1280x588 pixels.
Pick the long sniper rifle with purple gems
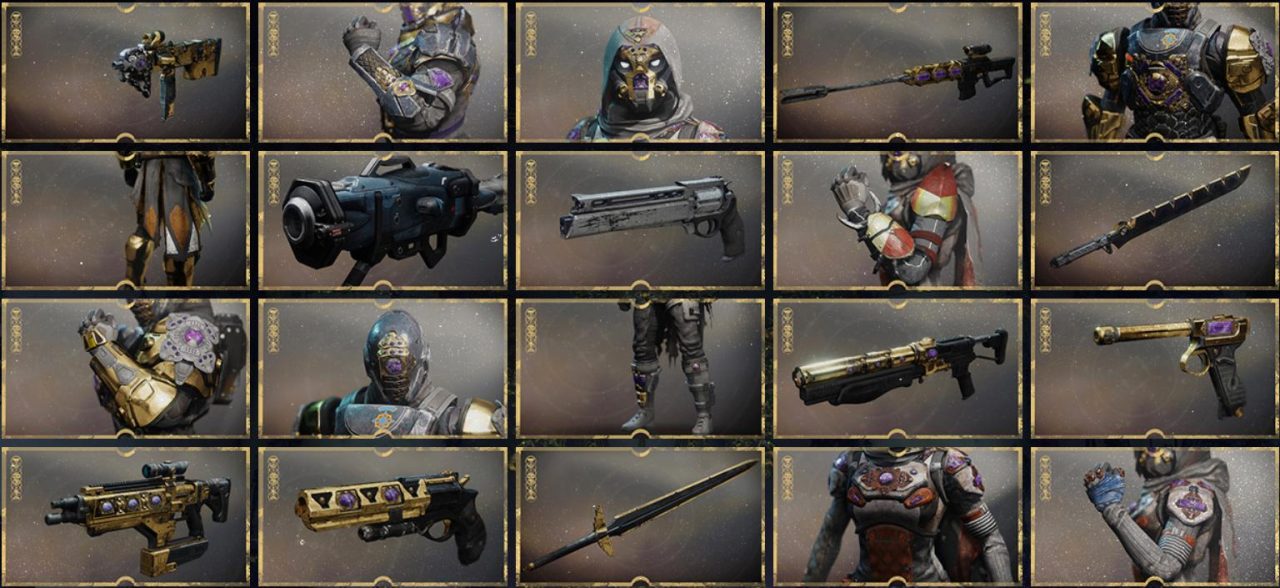tap(897, 72)
